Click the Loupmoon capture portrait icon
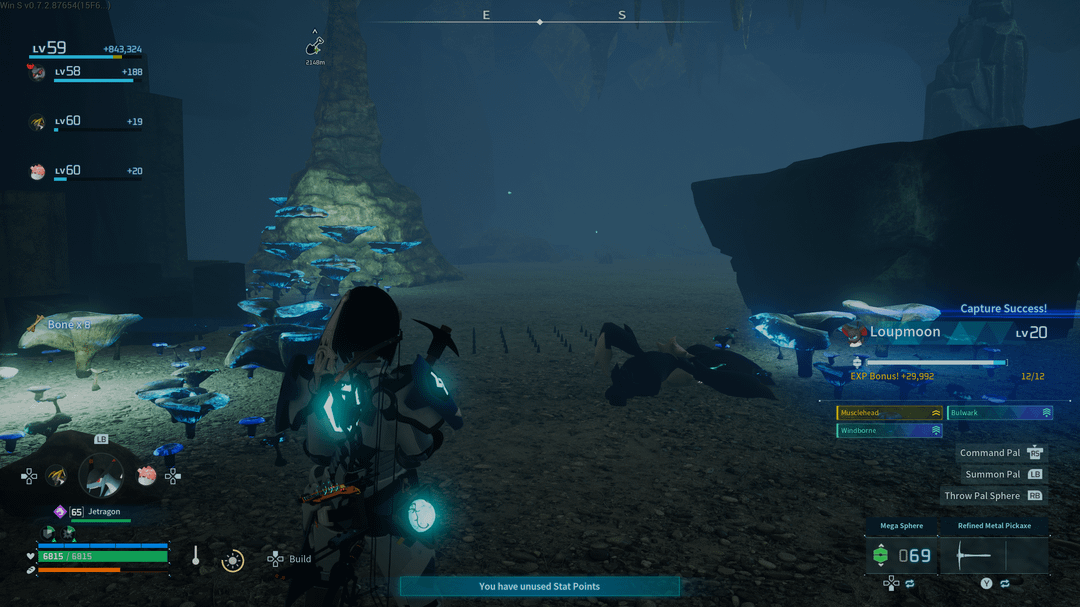 (852, 332)
